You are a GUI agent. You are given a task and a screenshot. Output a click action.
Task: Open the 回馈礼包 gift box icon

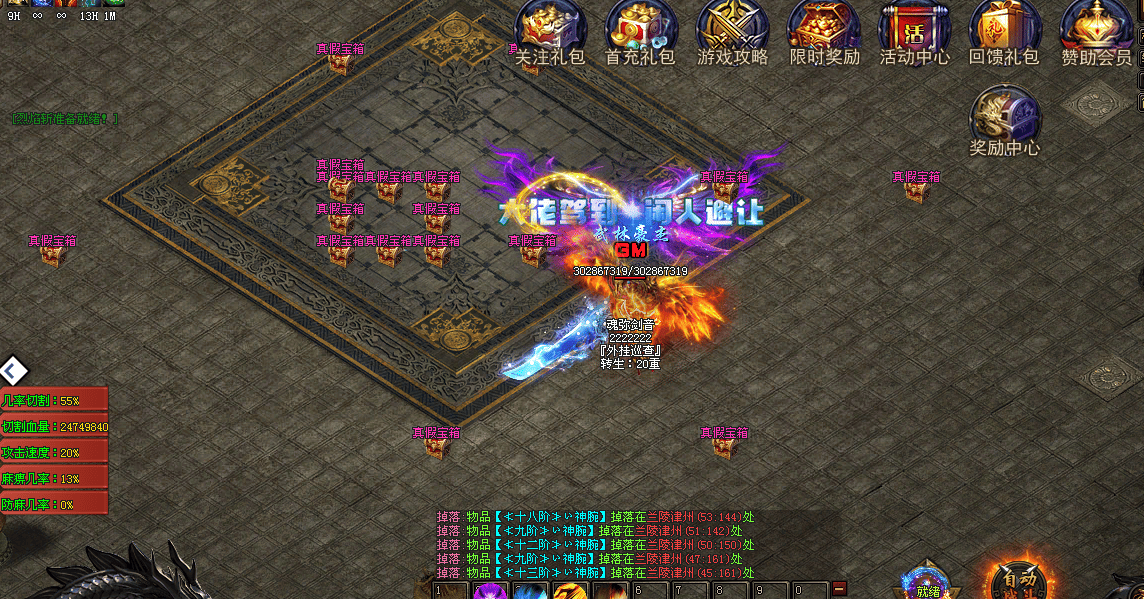click(1004, 30)
